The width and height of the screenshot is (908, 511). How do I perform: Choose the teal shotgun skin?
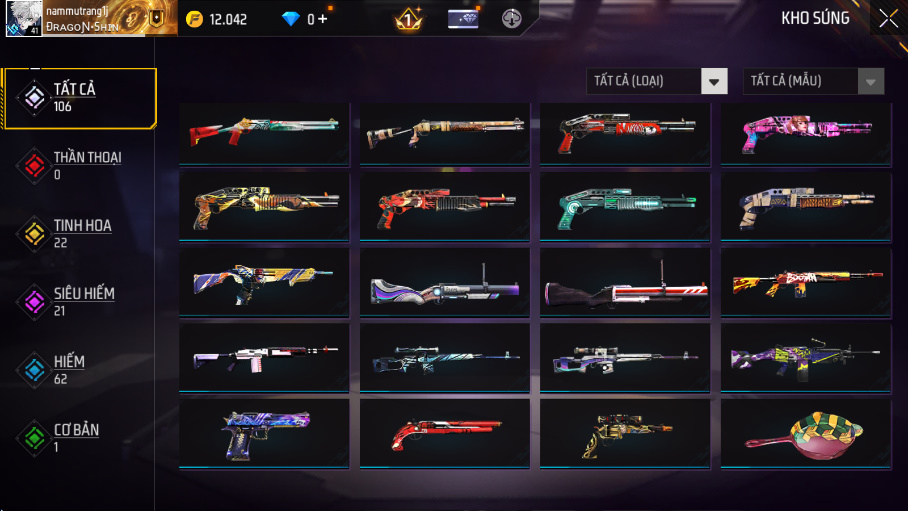pyautogui.click(x=624, y=206)
